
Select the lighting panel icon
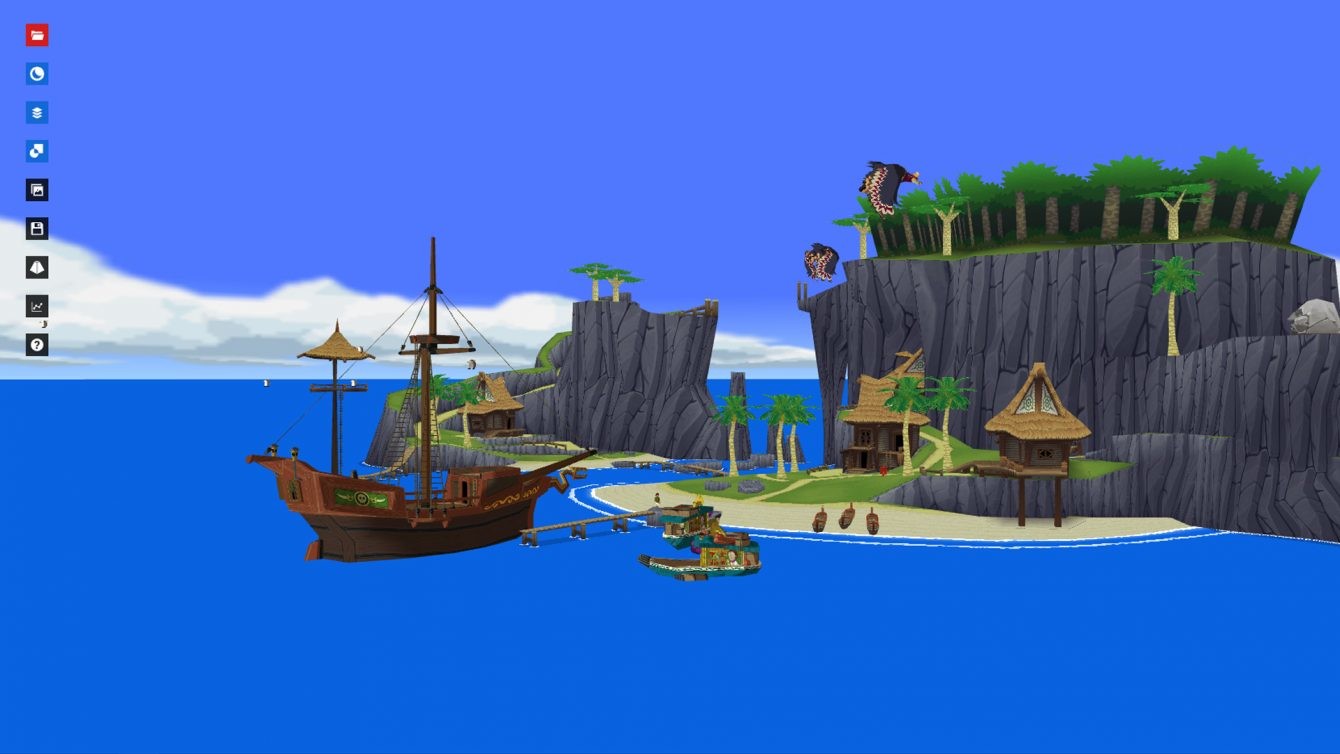[x=37, y=267]
